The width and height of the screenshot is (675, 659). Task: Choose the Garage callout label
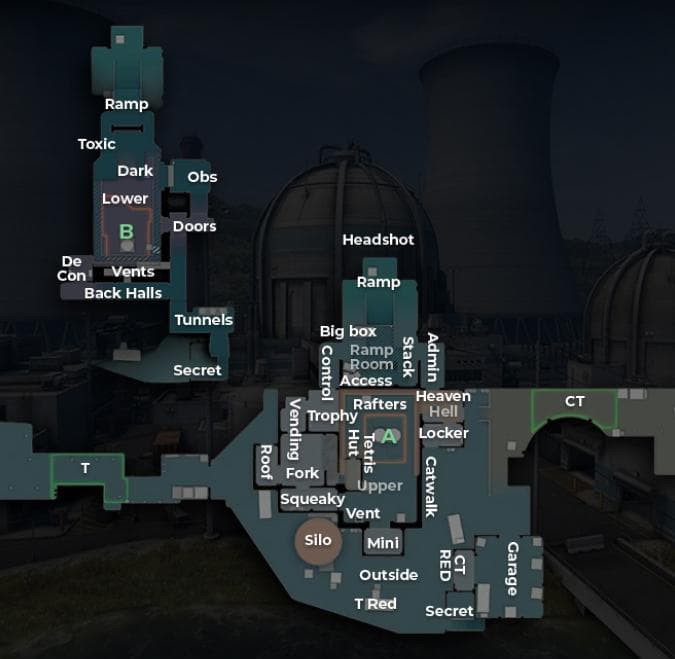click(x=512, y=568)
